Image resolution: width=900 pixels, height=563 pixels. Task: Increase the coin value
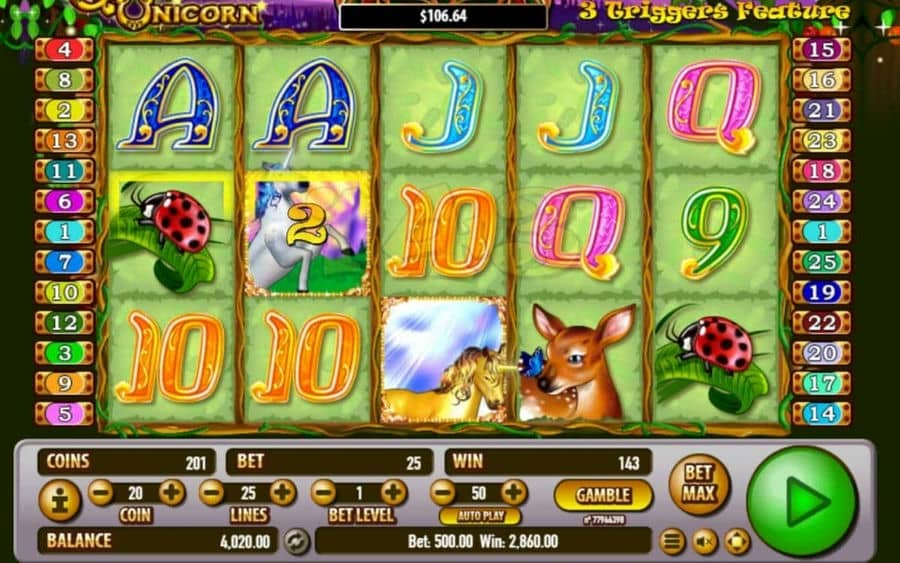click(172, 492)
